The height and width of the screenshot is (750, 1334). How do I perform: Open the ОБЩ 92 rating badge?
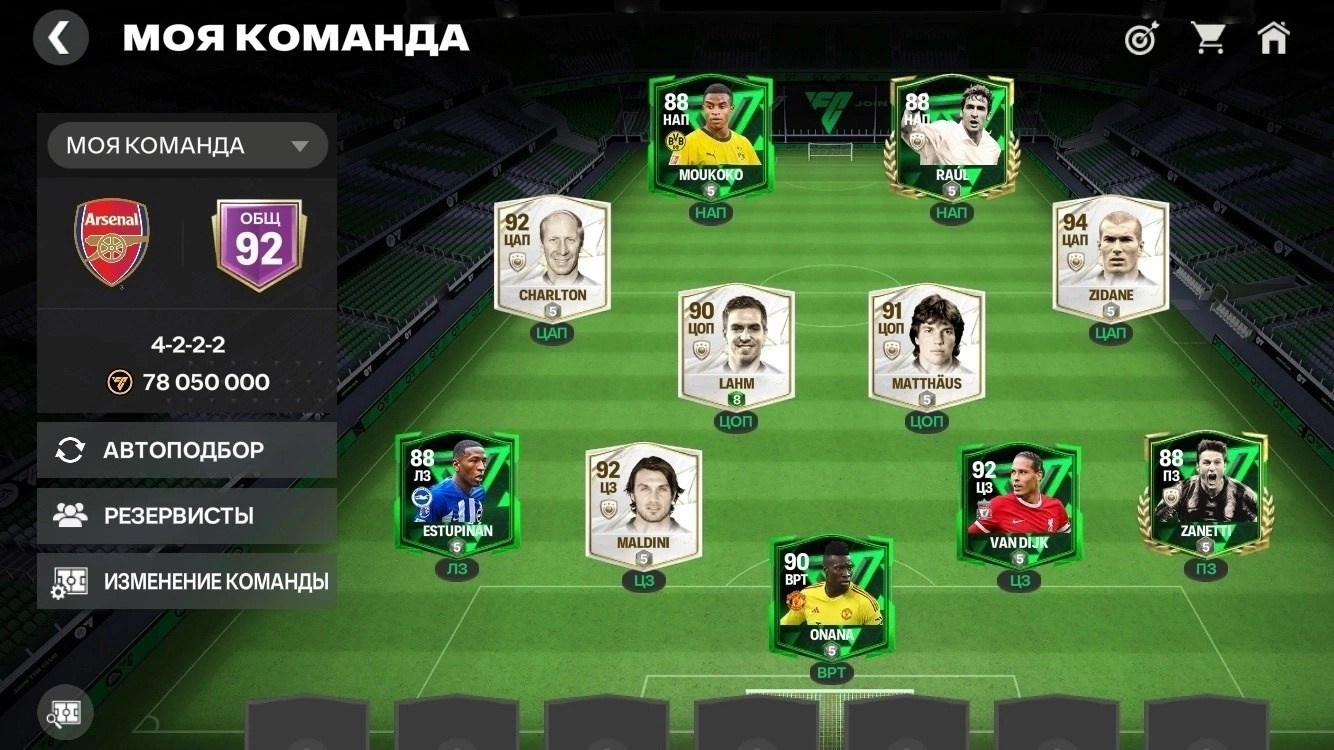(259, 243)
